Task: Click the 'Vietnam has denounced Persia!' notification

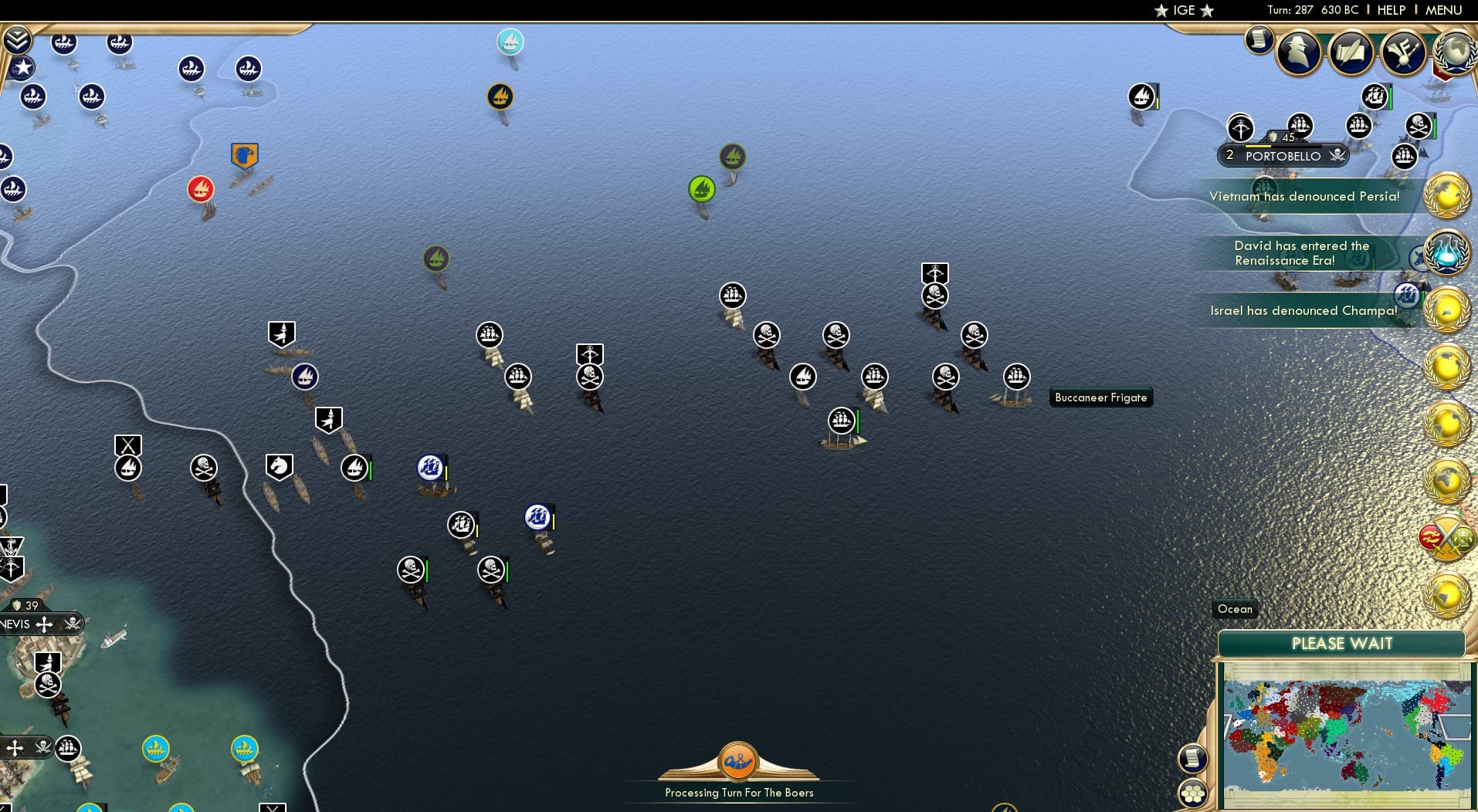Action: (1307, 197)
